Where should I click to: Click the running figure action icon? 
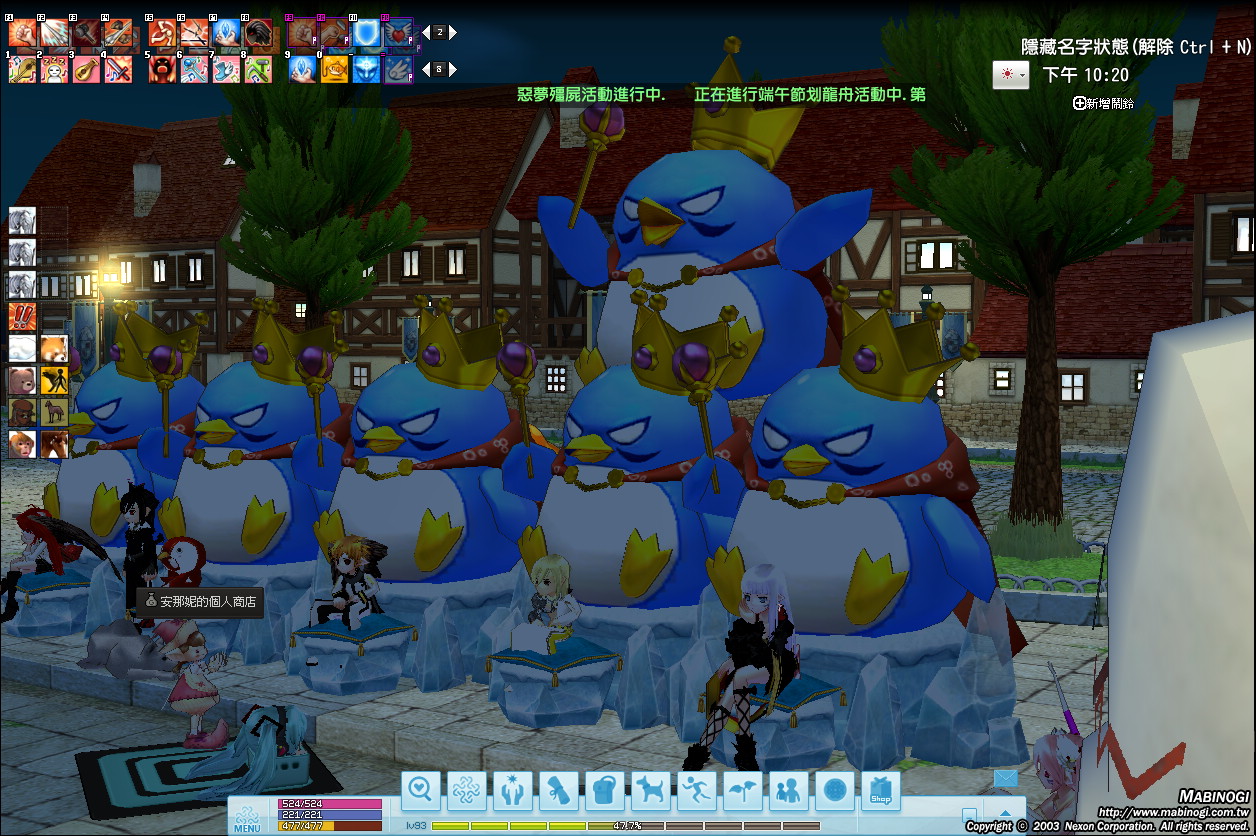697,791
